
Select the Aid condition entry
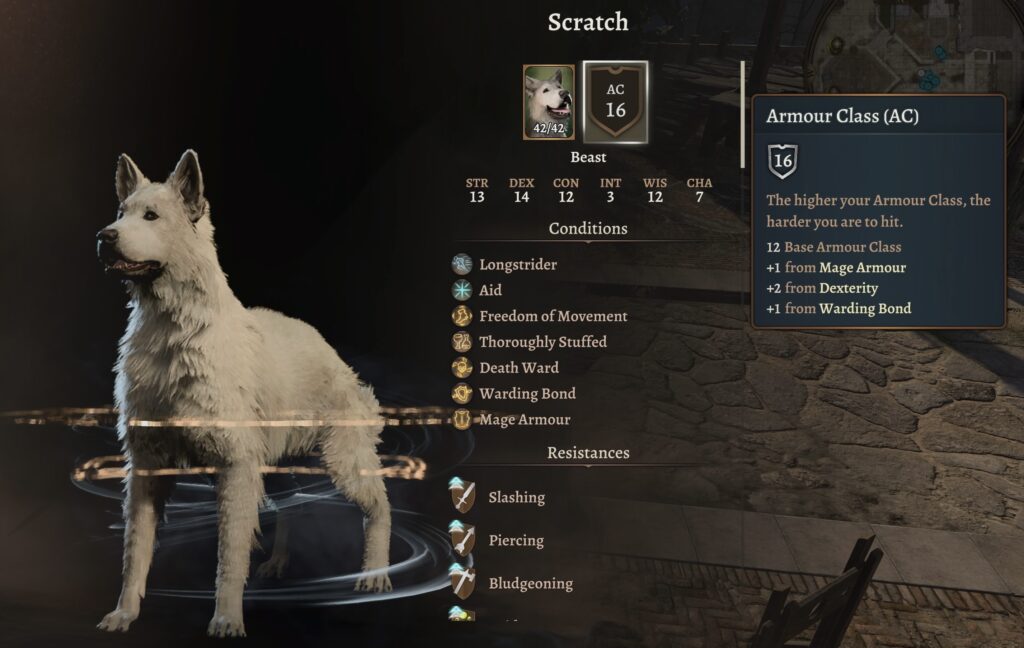click(490, 290)
